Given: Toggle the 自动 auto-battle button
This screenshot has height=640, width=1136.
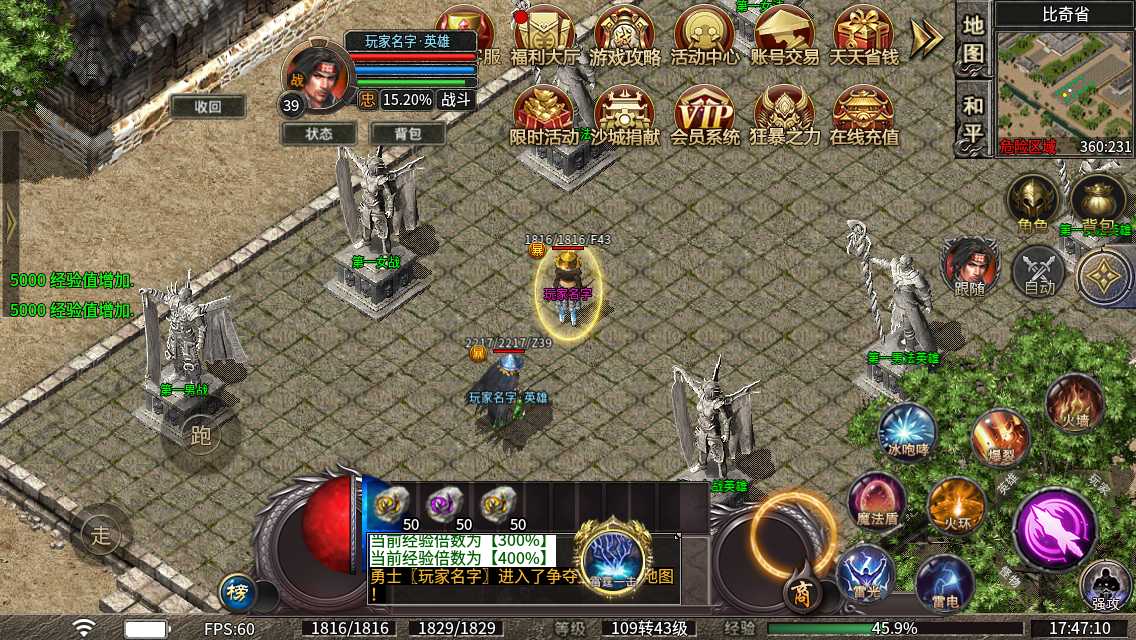Looking at the screenshot, I should 1039,272.
